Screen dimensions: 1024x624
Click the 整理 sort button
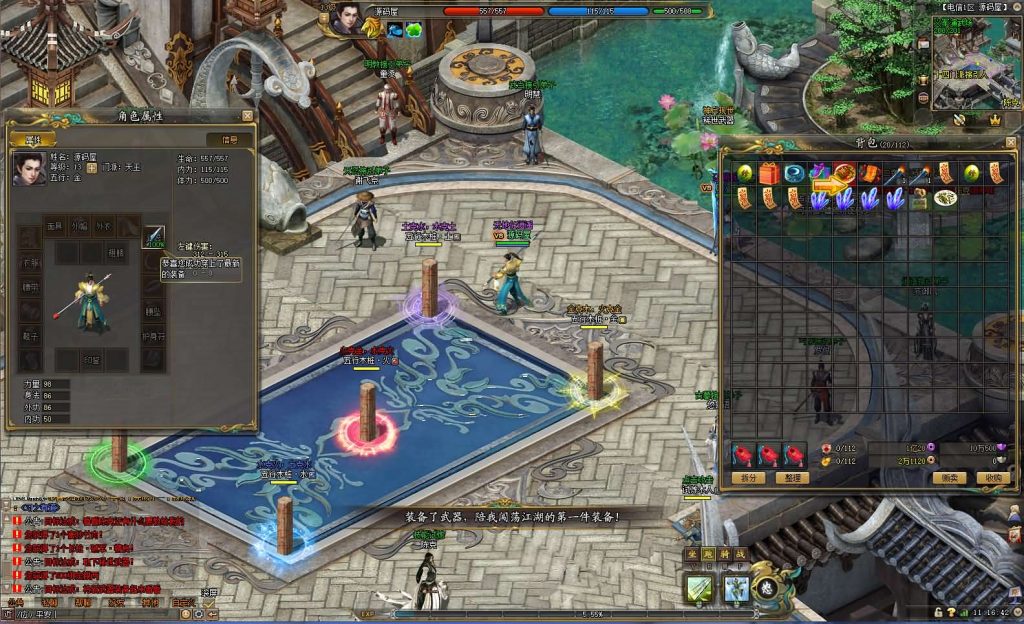coord(791,478)
